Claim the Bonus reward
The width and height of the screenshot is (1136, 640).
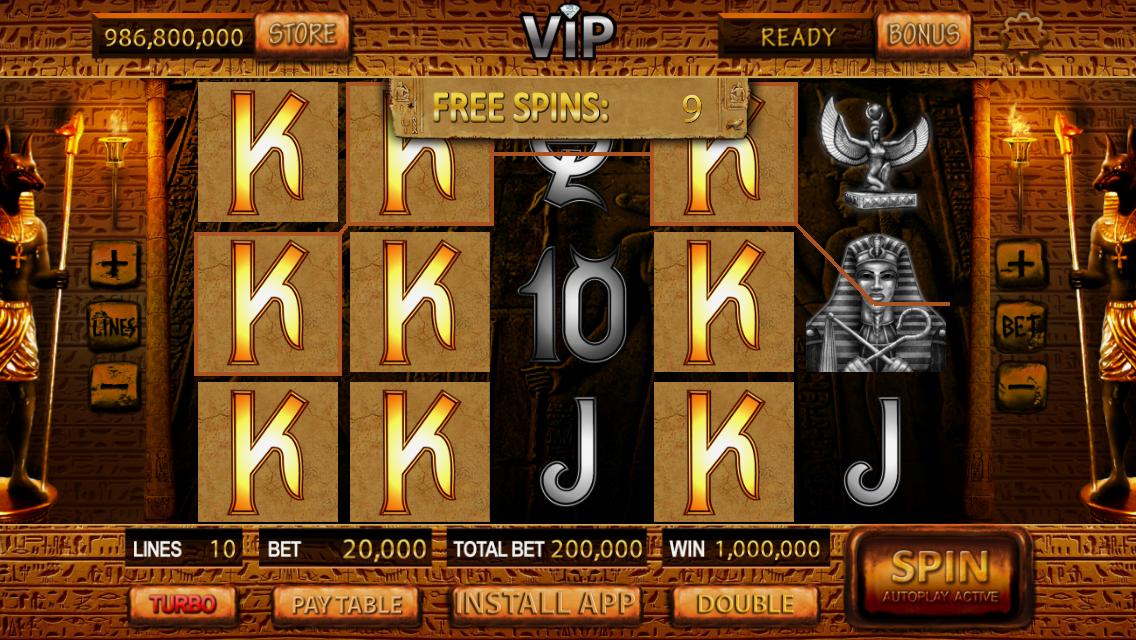pos(923,35)
